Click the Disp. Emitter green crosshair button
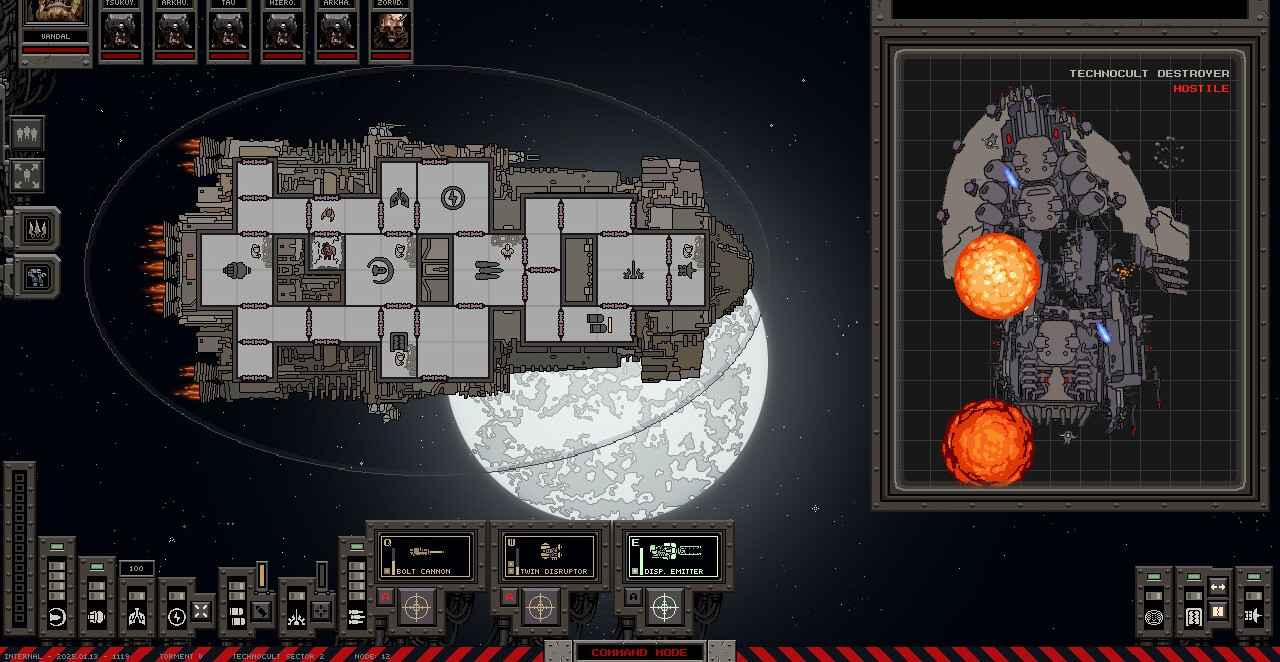Viewport: 1280px width, 662px height. tap(665, 606)
